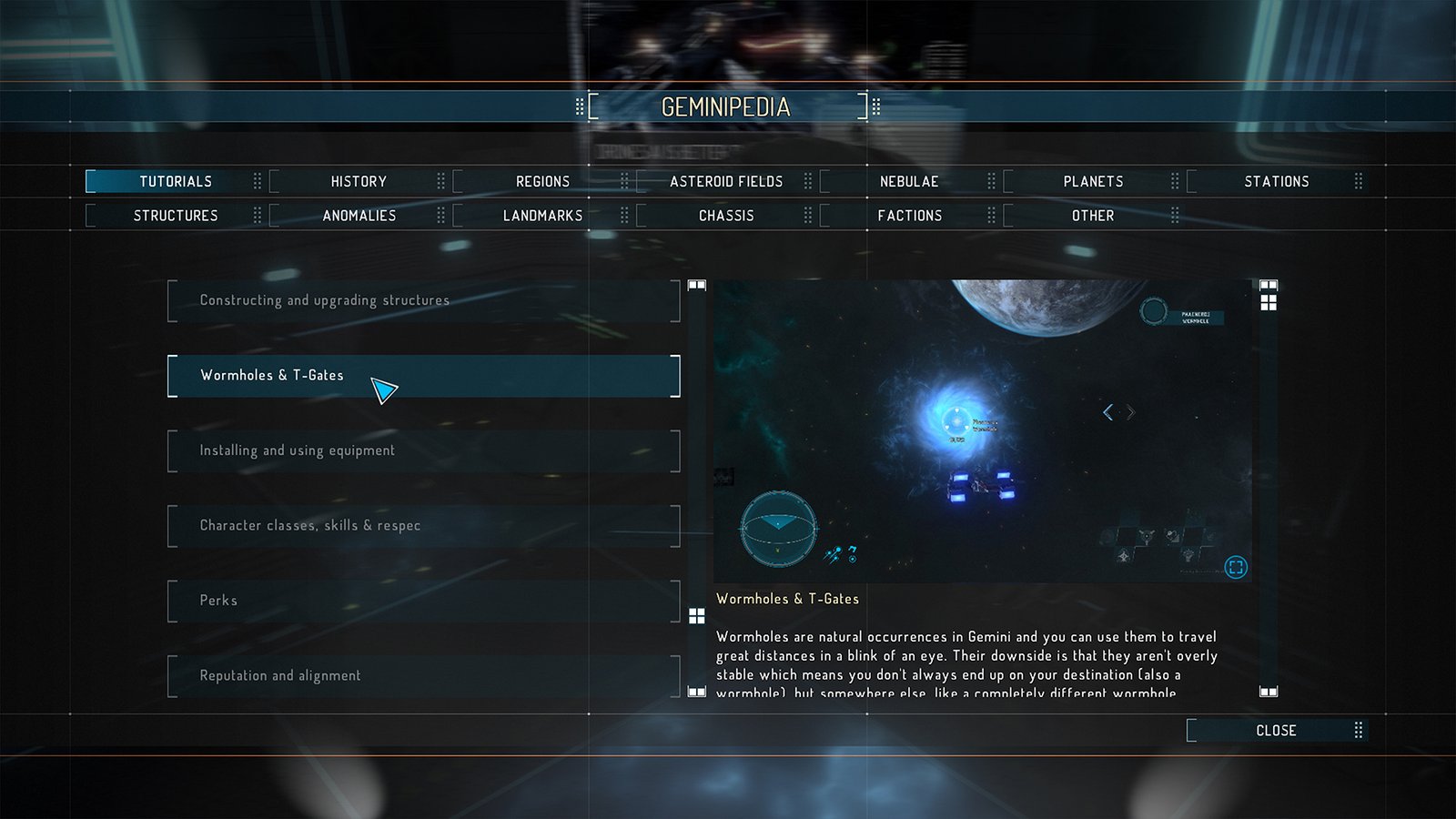Open the Other category tab

1093,216
